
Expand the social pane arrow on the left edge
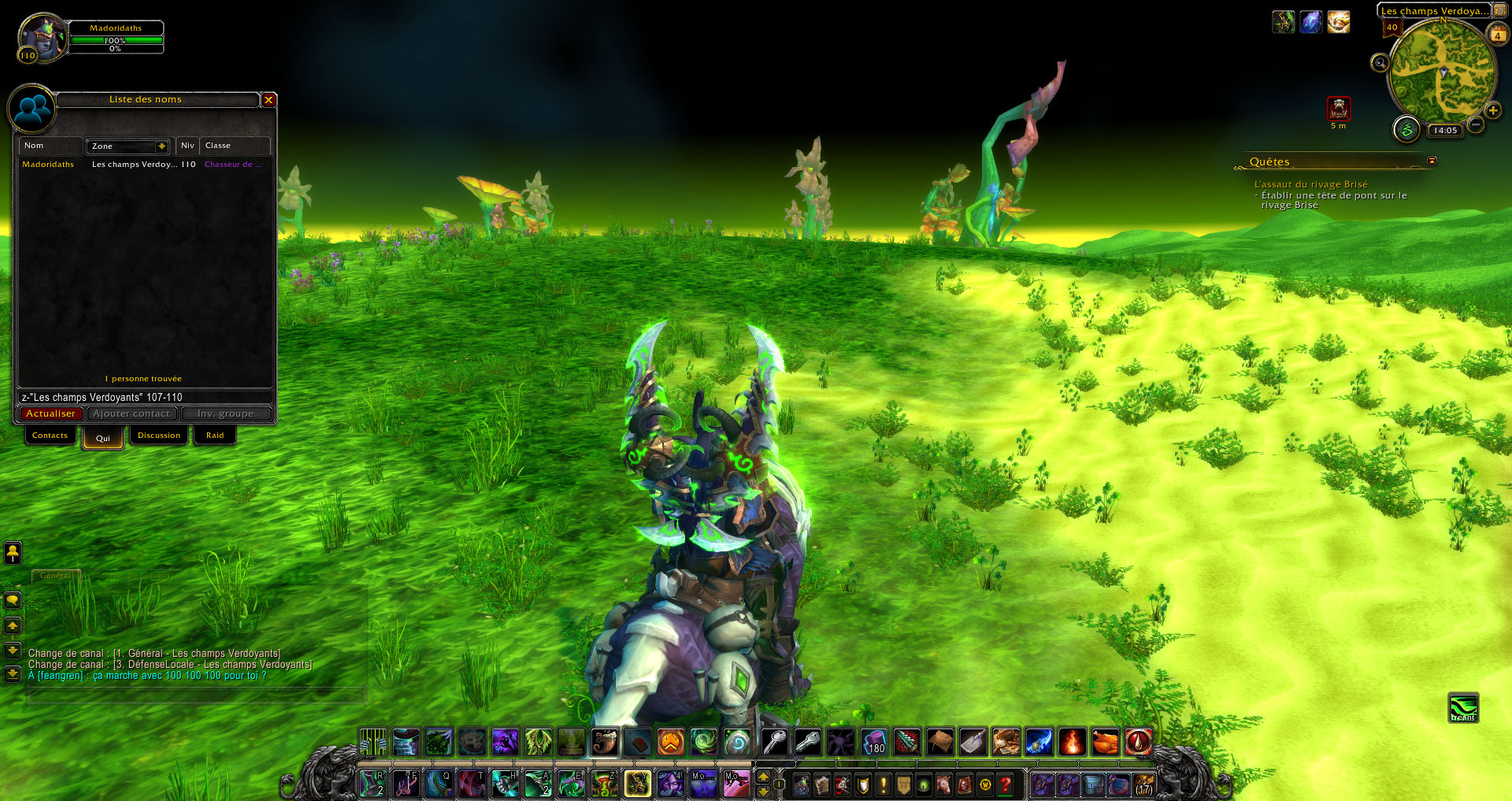11,554
